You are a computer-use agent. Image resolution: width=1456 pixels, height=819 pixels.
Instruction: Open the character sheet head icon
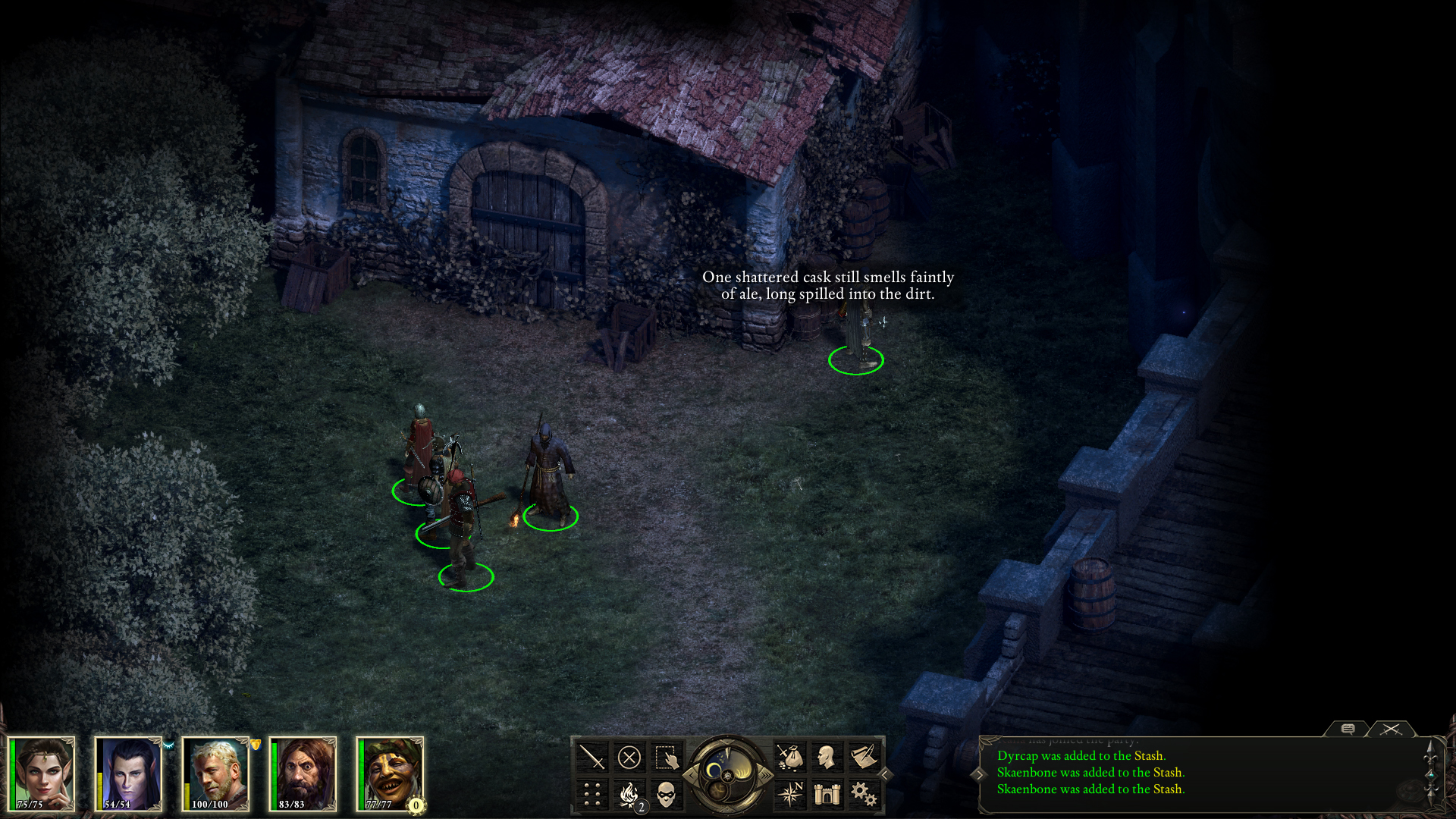[x=827, y=757]
